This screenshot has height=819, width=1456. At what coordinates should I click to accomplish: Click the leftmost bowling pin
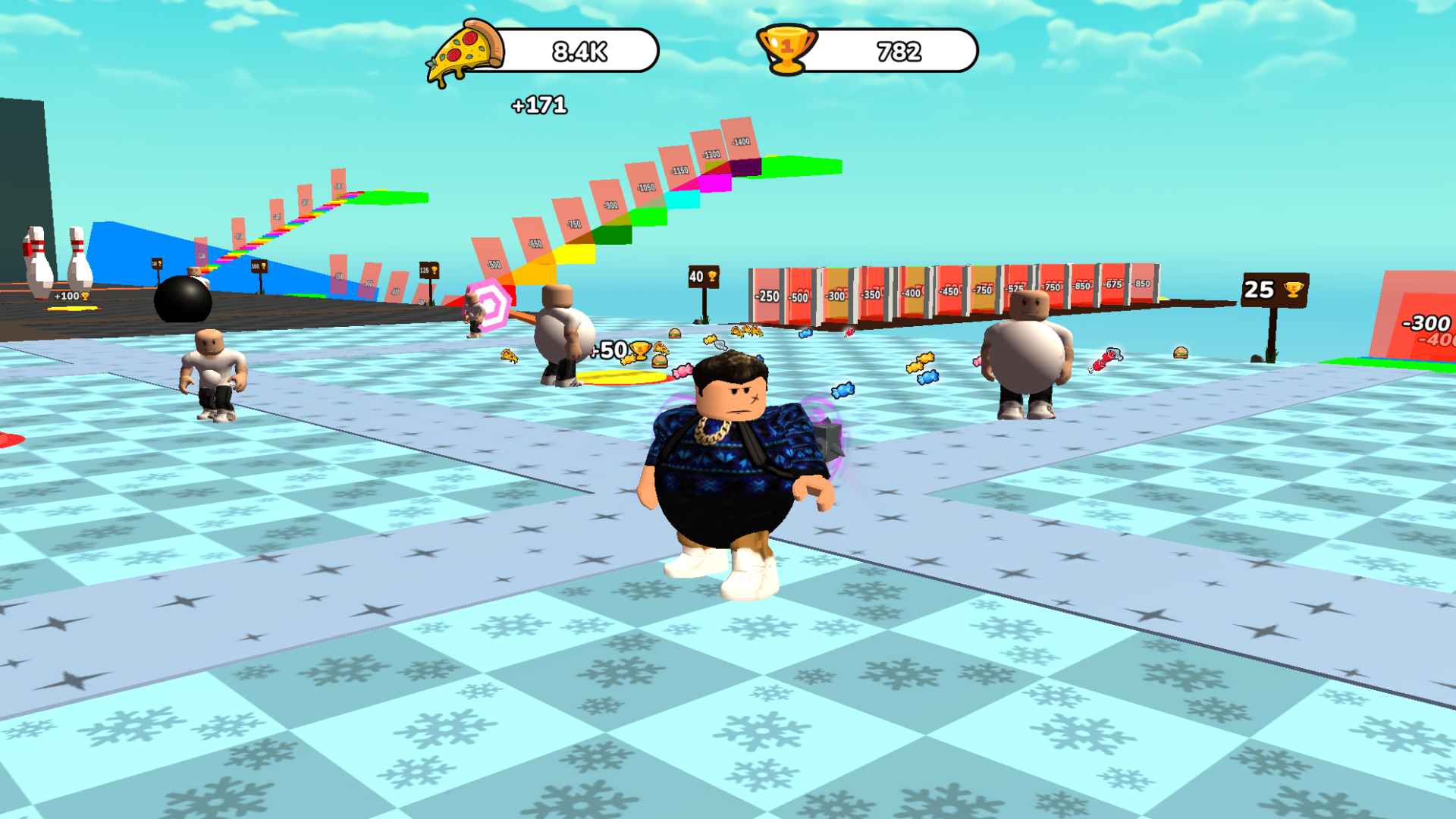(38, 260)
